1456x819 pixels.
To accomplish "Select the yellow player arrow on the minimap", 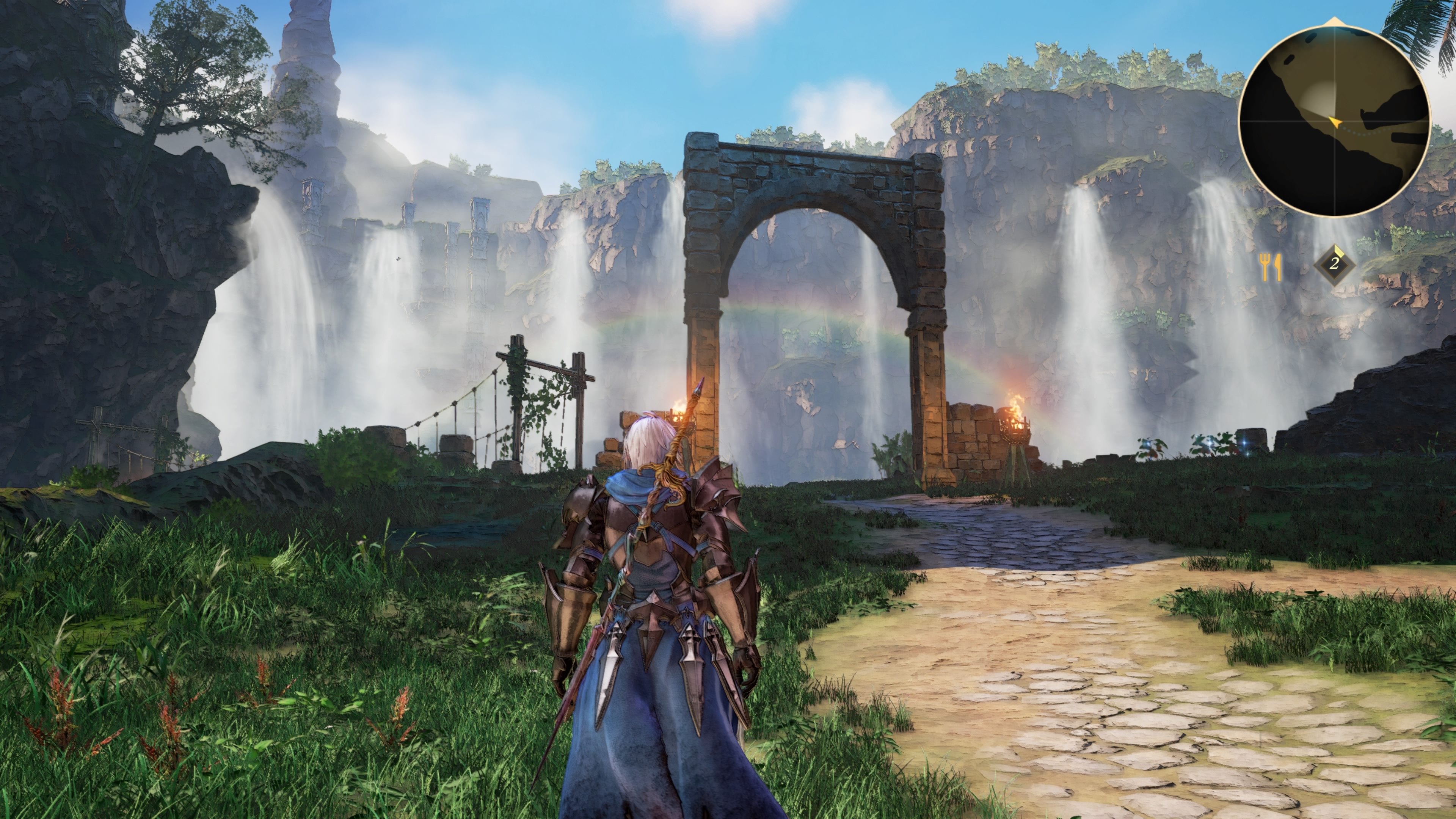I will coord(1336,122).
